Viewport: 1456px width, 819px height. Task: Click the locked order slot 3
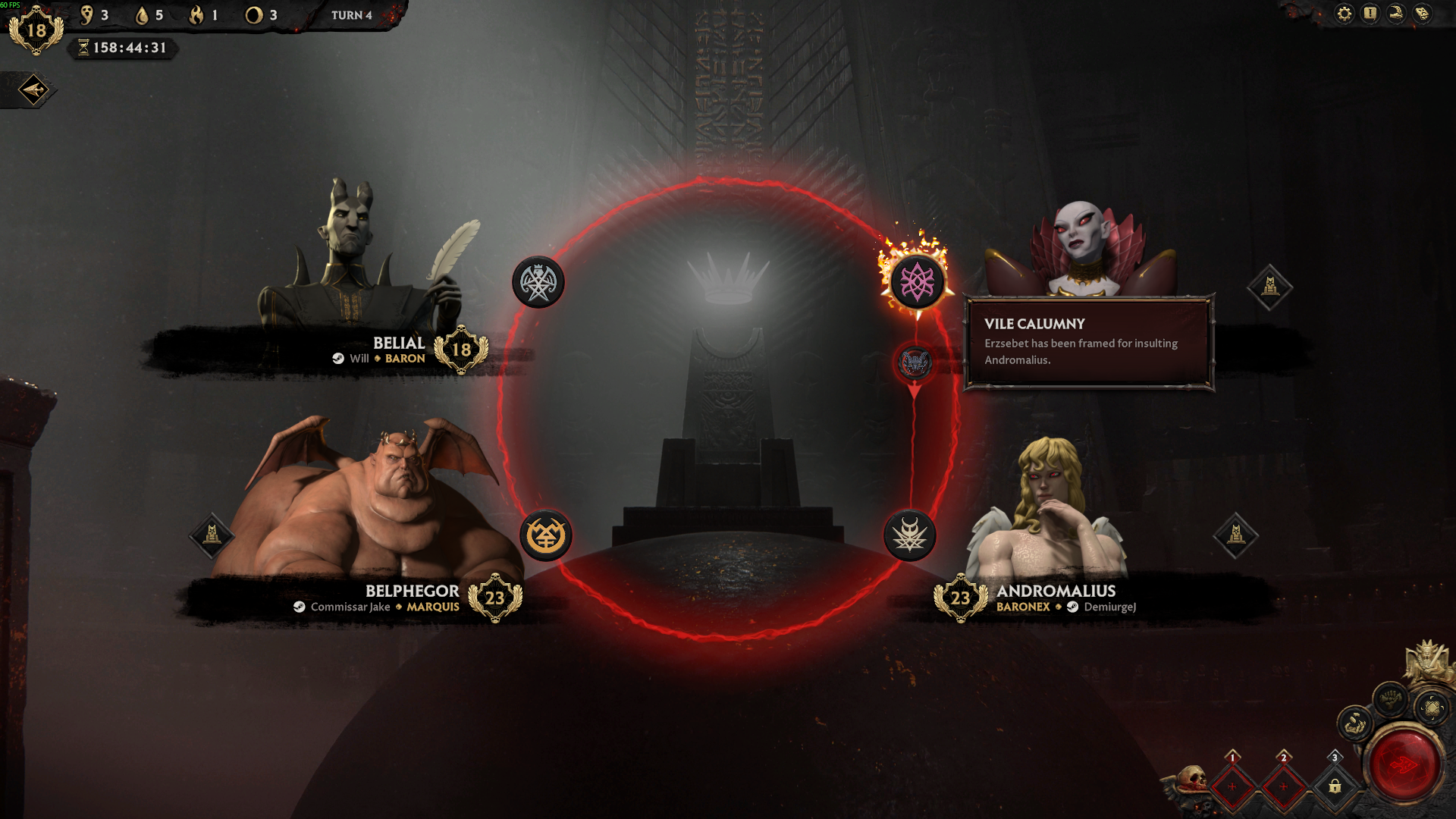(1335, 786)
